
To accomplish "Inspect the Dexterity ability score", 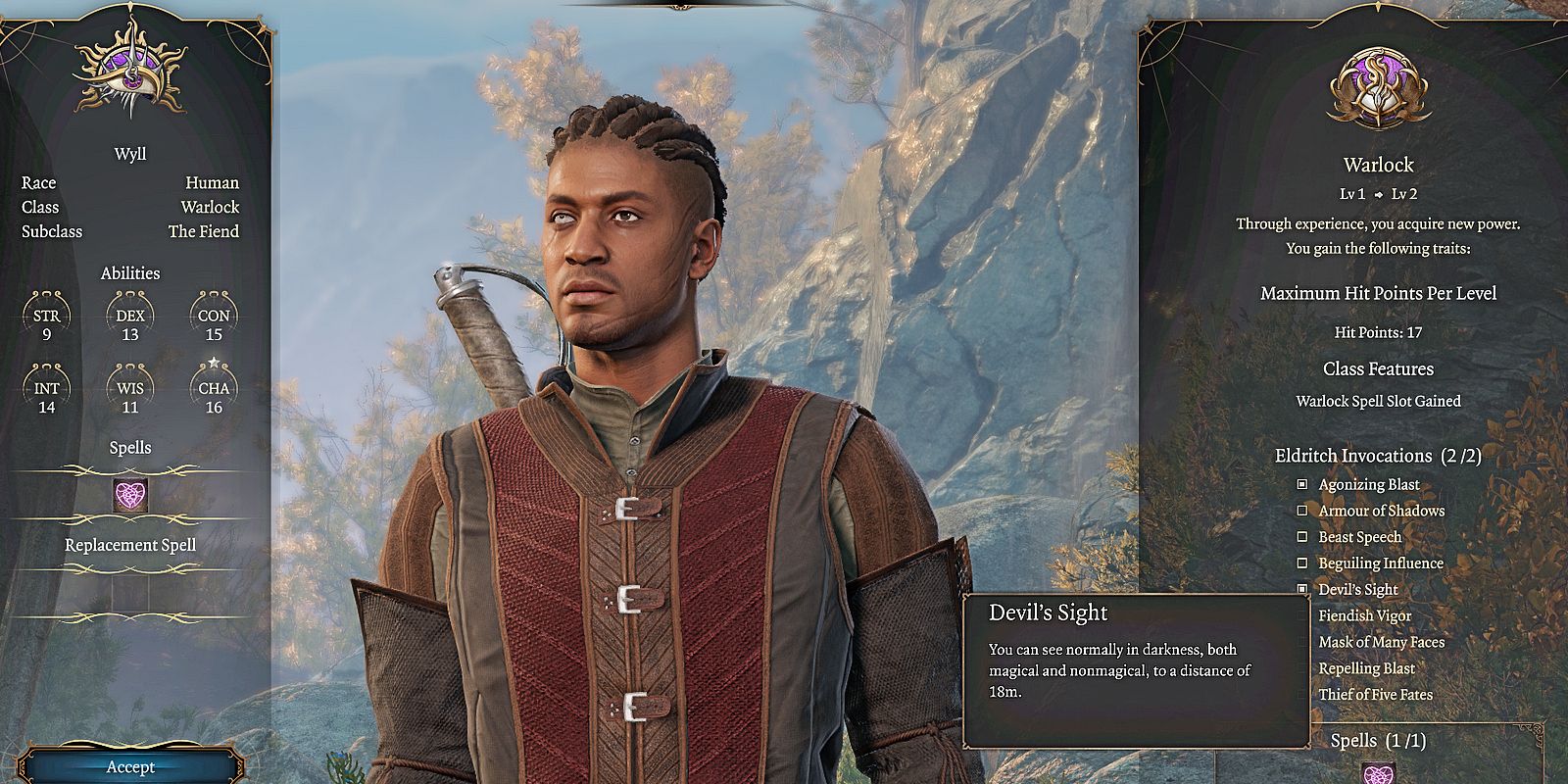I will tap(130, 323).
